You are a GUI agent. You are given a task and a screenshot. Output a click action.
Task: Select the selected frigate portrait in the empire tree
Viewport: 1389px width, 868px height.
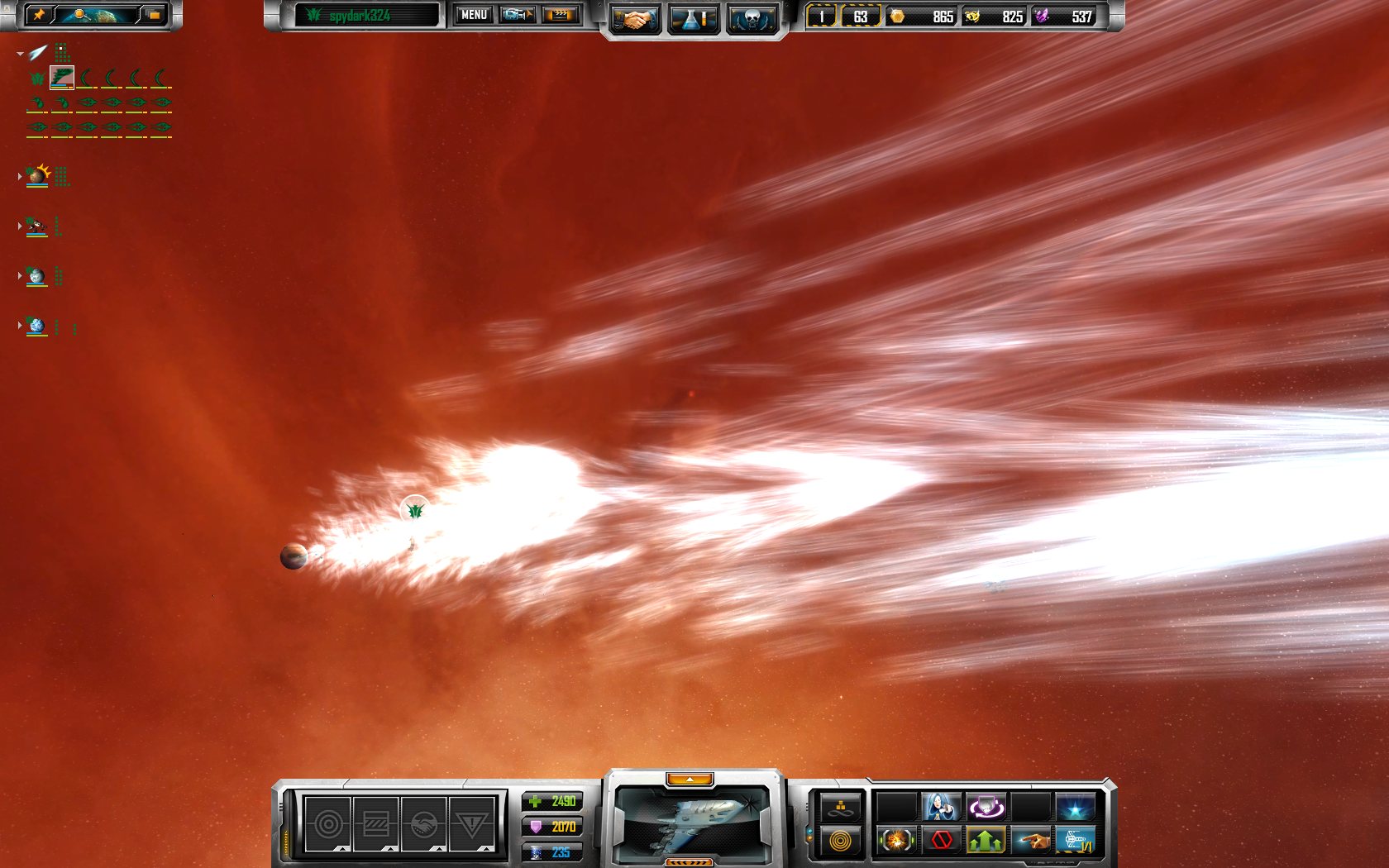tap(60, 77)
